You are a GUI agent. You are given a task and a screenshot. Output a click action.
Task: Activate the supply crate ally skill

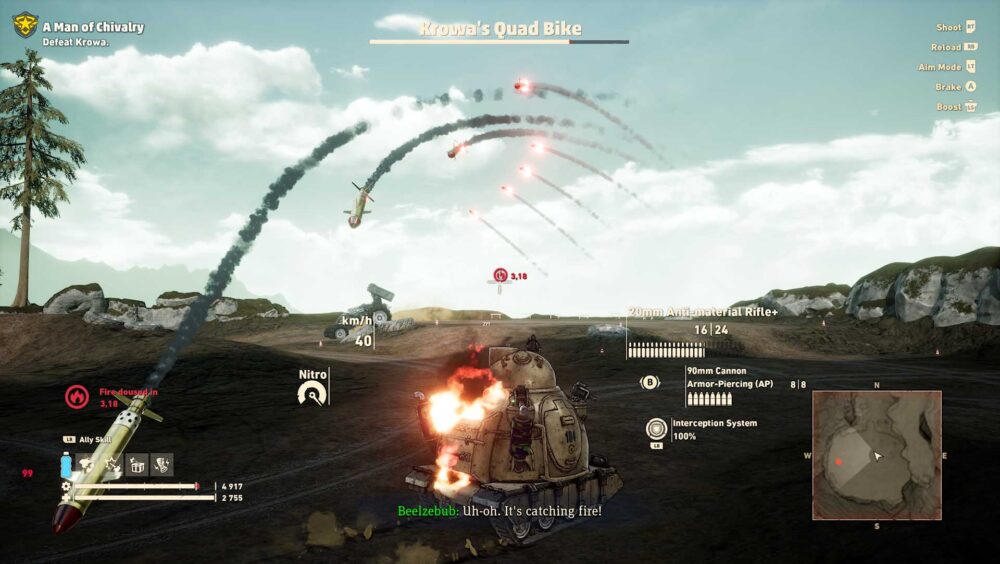tap(137, 465)
